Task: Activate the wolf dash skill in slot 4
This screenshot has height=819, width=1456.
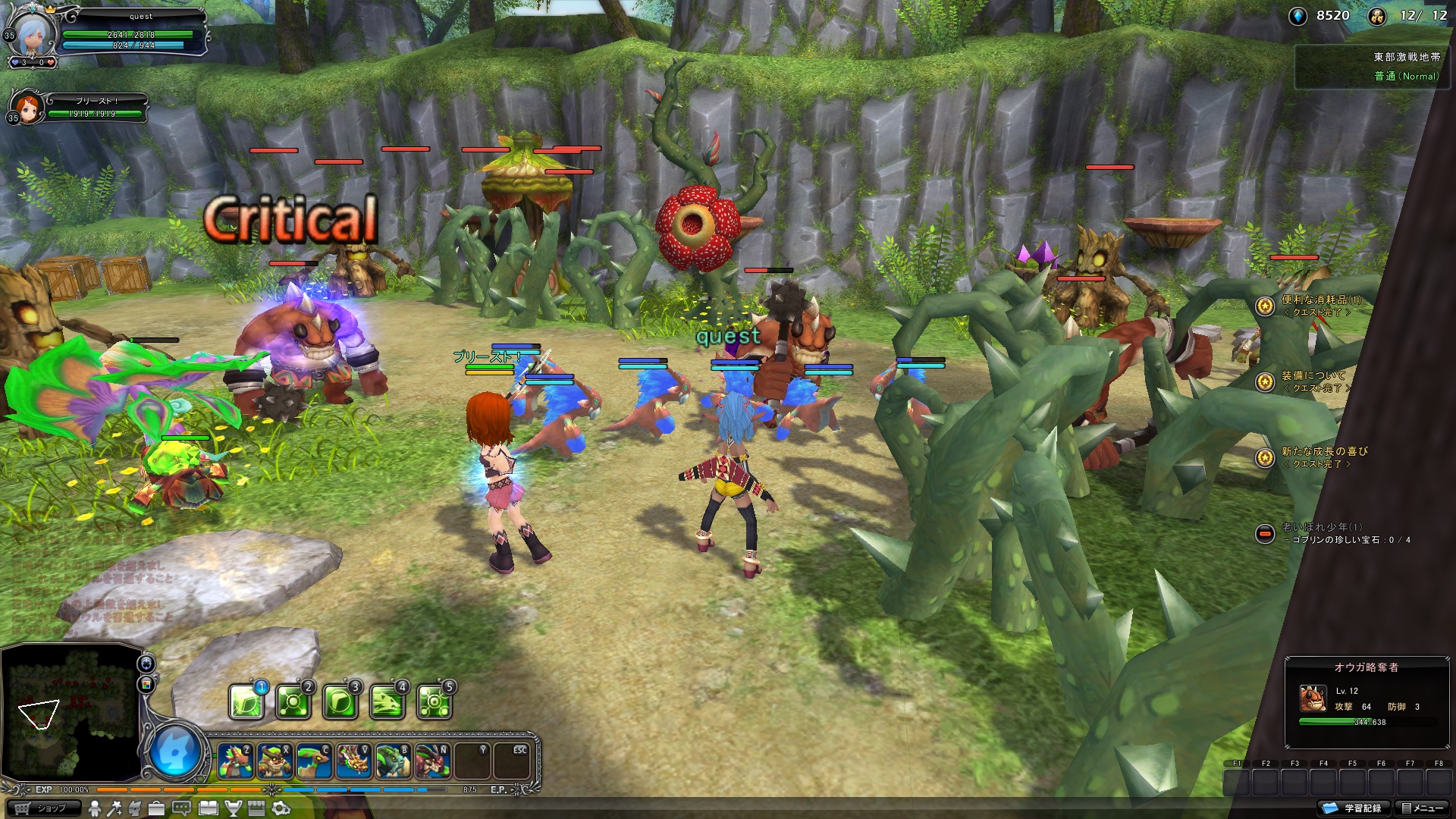Action: click(x=387, y=703)
